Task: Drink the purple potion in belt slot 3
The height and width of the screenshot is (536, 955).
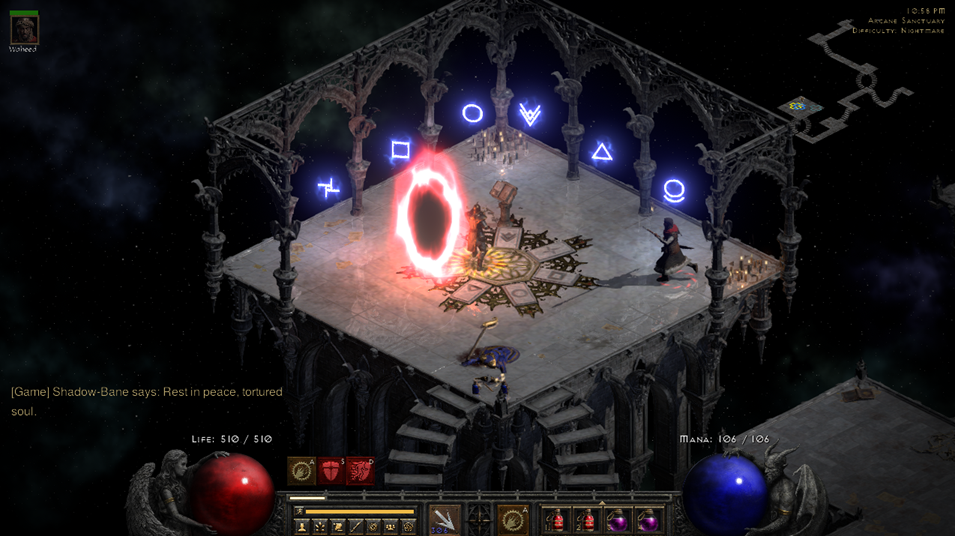Action: click(618, 521)
